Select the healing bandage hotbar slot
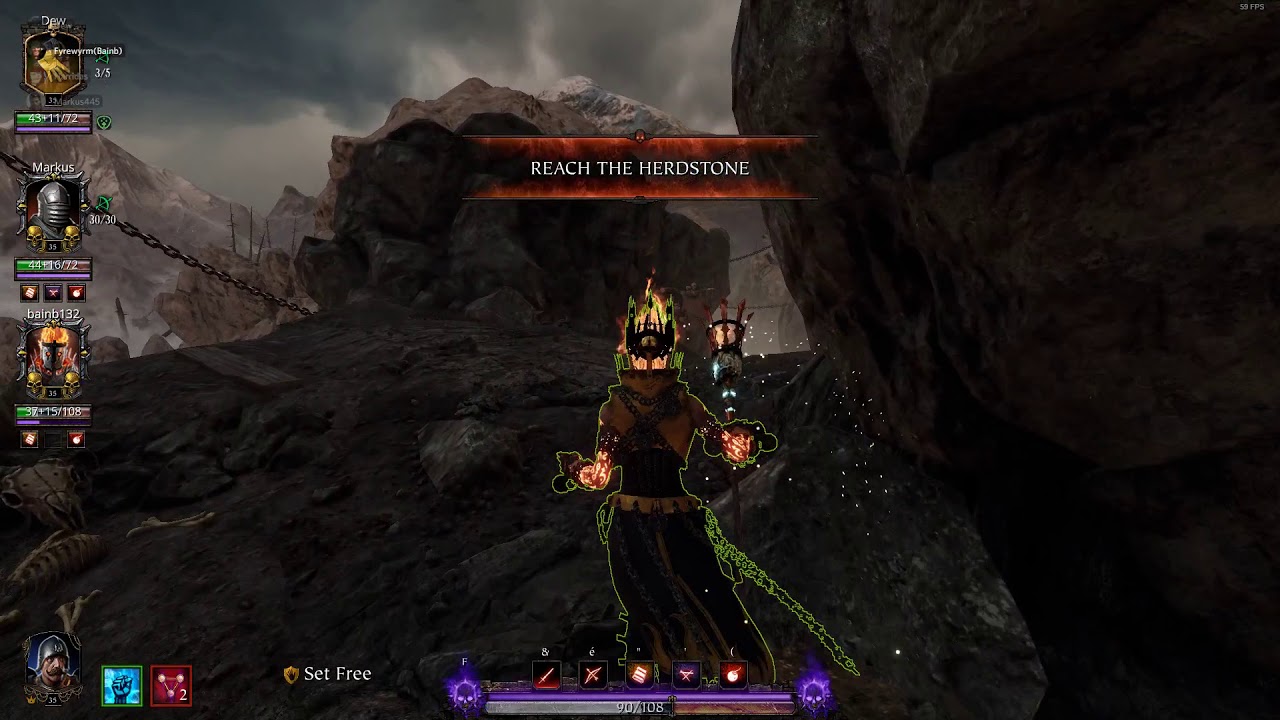1280x720 pixels. (x=640, y=675)
